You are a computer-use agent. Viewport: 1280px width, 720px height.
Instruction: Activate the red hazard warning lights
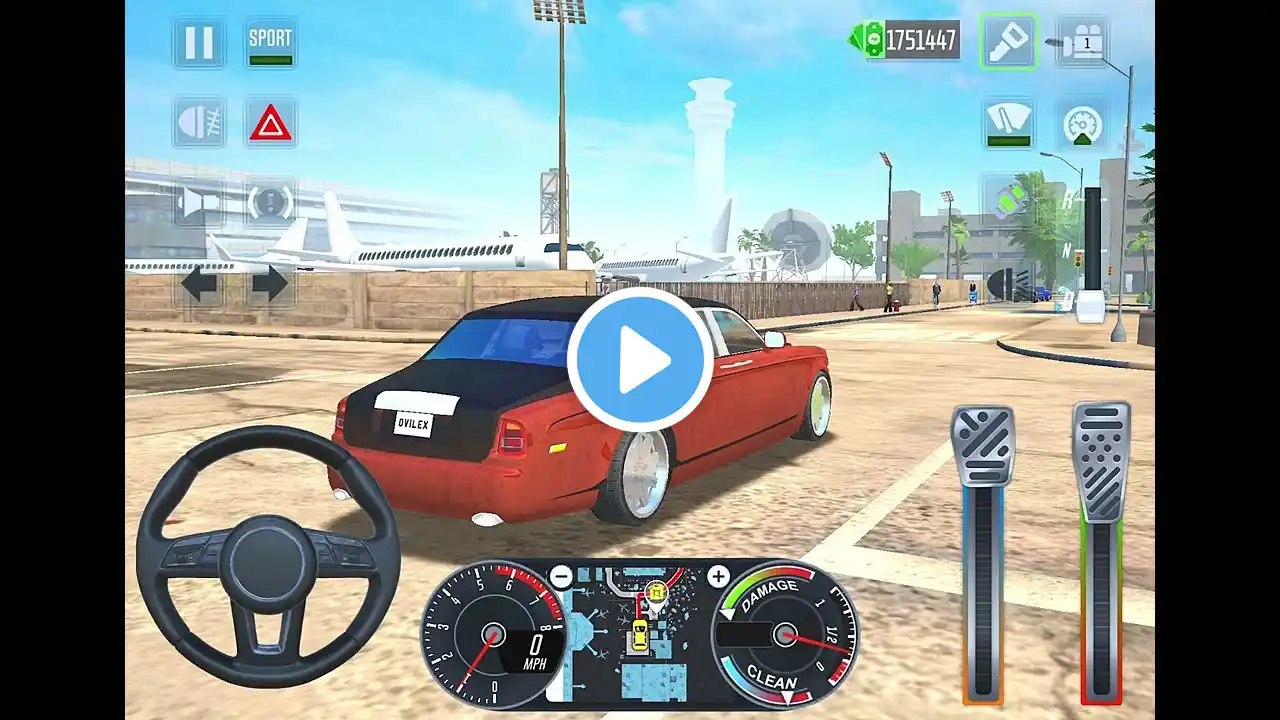coord(271,123)
